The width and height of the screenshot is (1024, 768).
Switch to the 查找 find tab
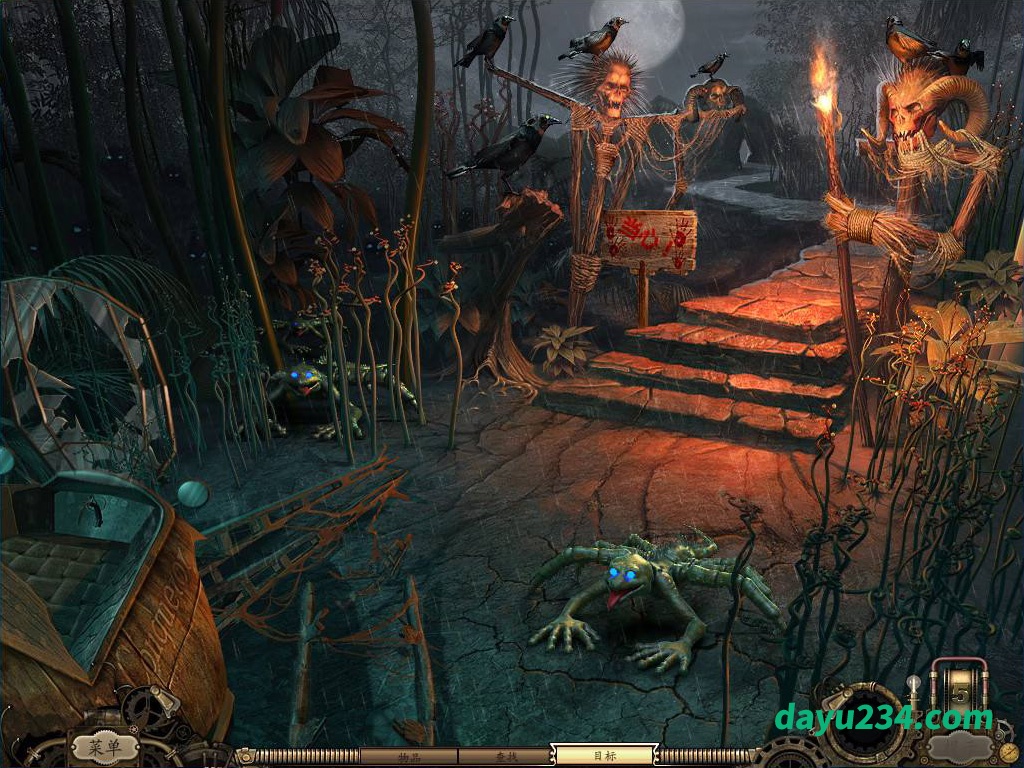coord(504,756)
